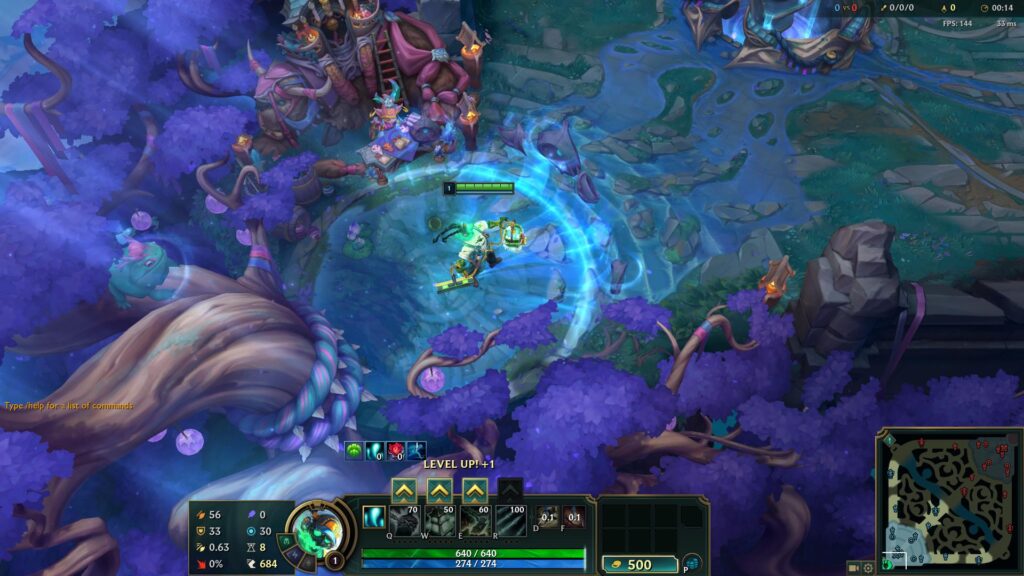Viewport: 1024px width, 576px height.
Task: Use the D summoner spell
Action: tap(548, 518)
